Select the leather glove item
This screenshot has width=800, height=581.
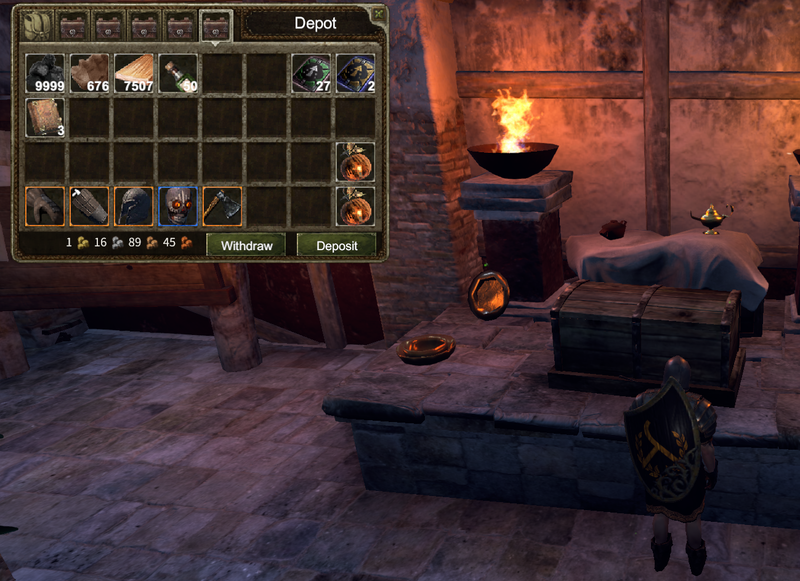pos(45,206)
